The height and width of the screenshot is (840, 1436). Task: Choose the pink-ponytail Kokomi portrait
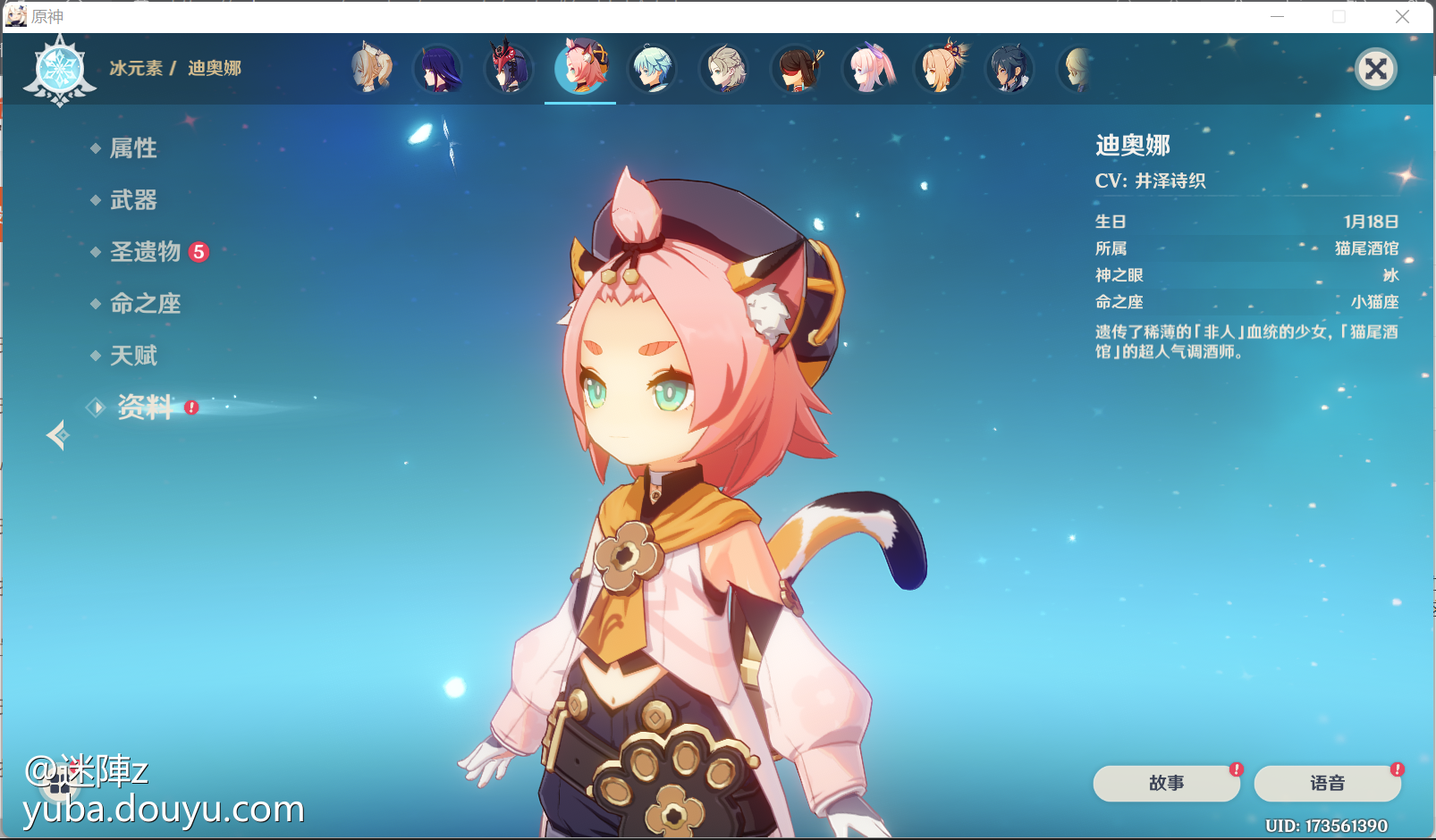[x=867, y=69]
